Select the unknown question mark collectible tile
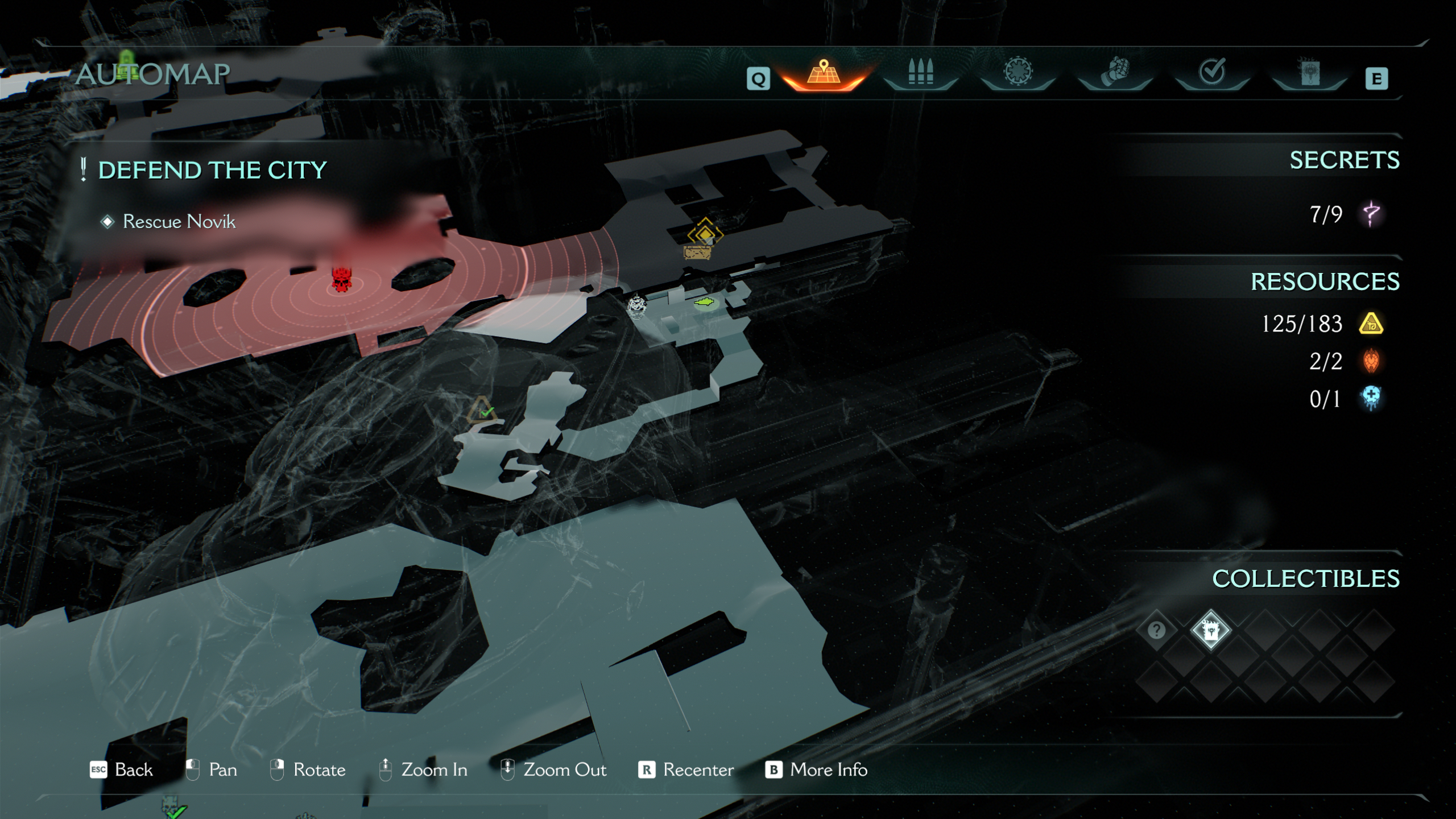The width and height of the screenshot is (1456, 819). pos(1156,630)
